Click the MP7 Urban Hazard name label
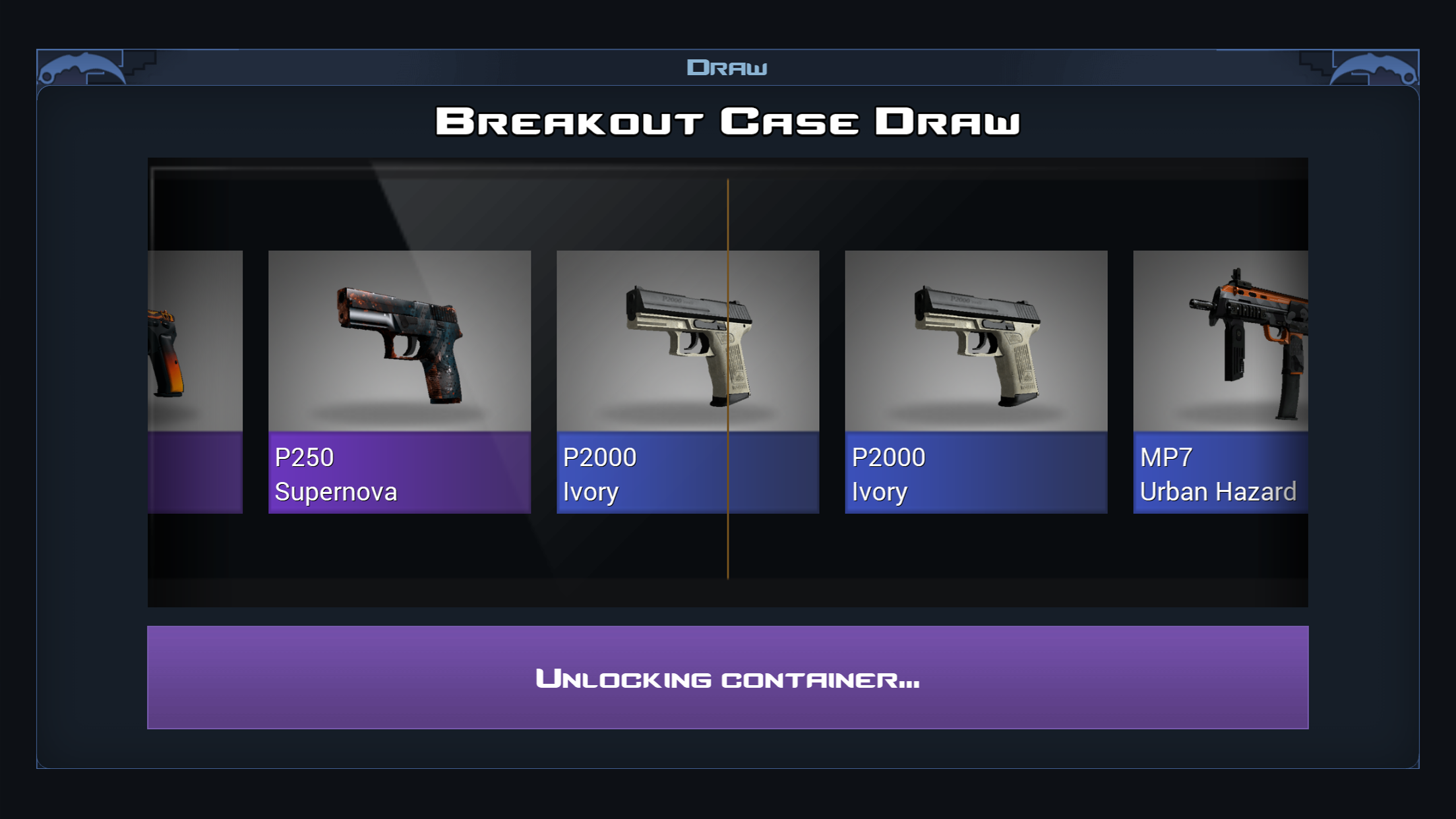 (1217, 473)
